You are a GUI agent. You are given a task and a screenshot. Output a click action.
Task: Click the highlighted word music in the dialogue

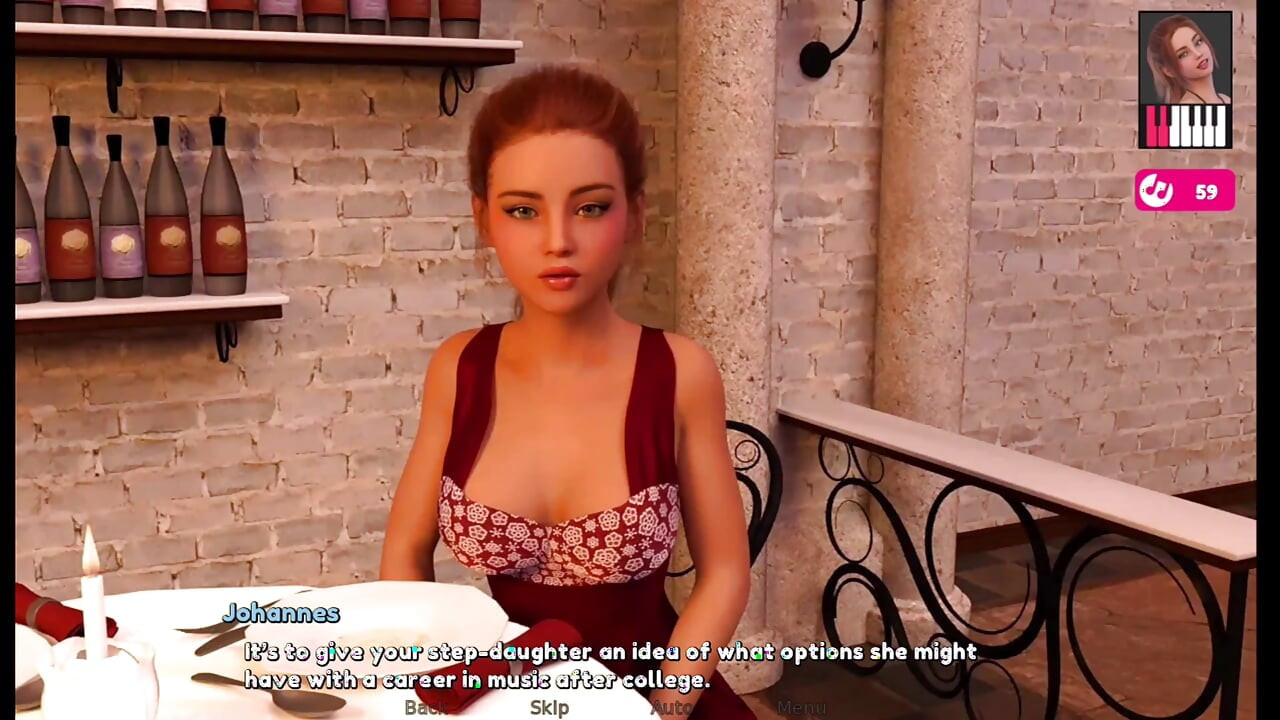pos(519,680)
